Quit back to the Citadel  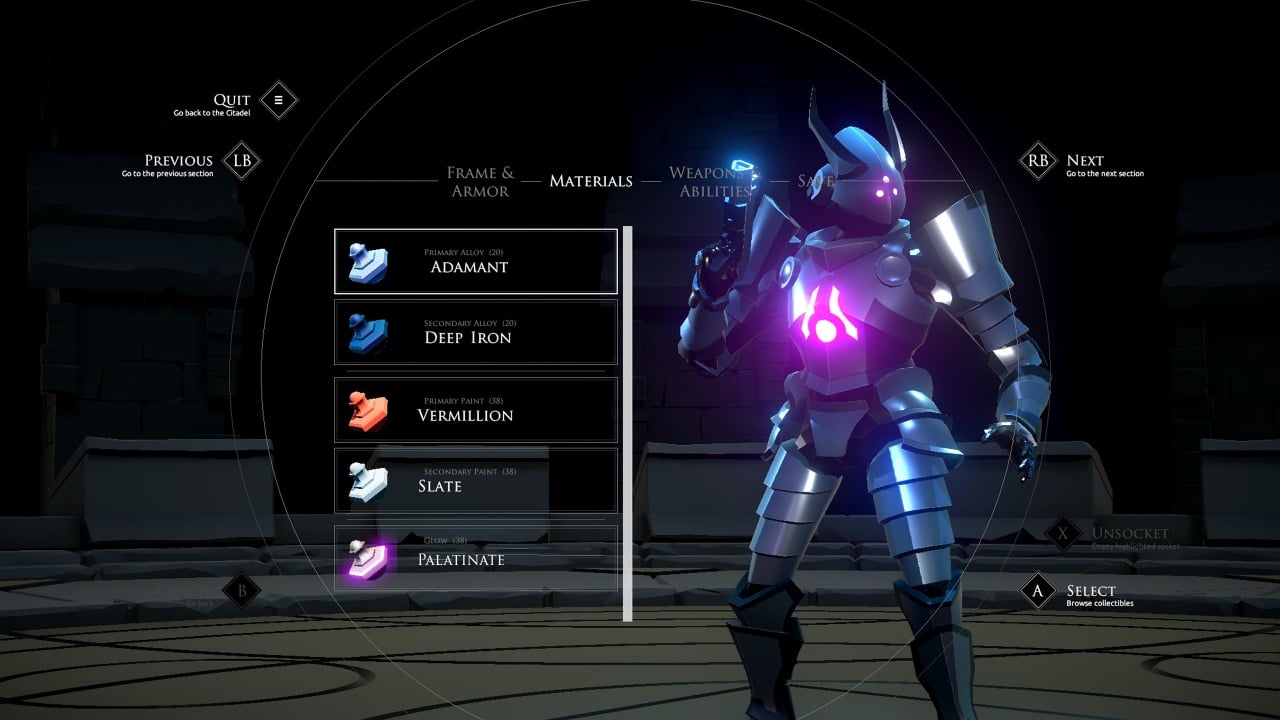(279, 100)
